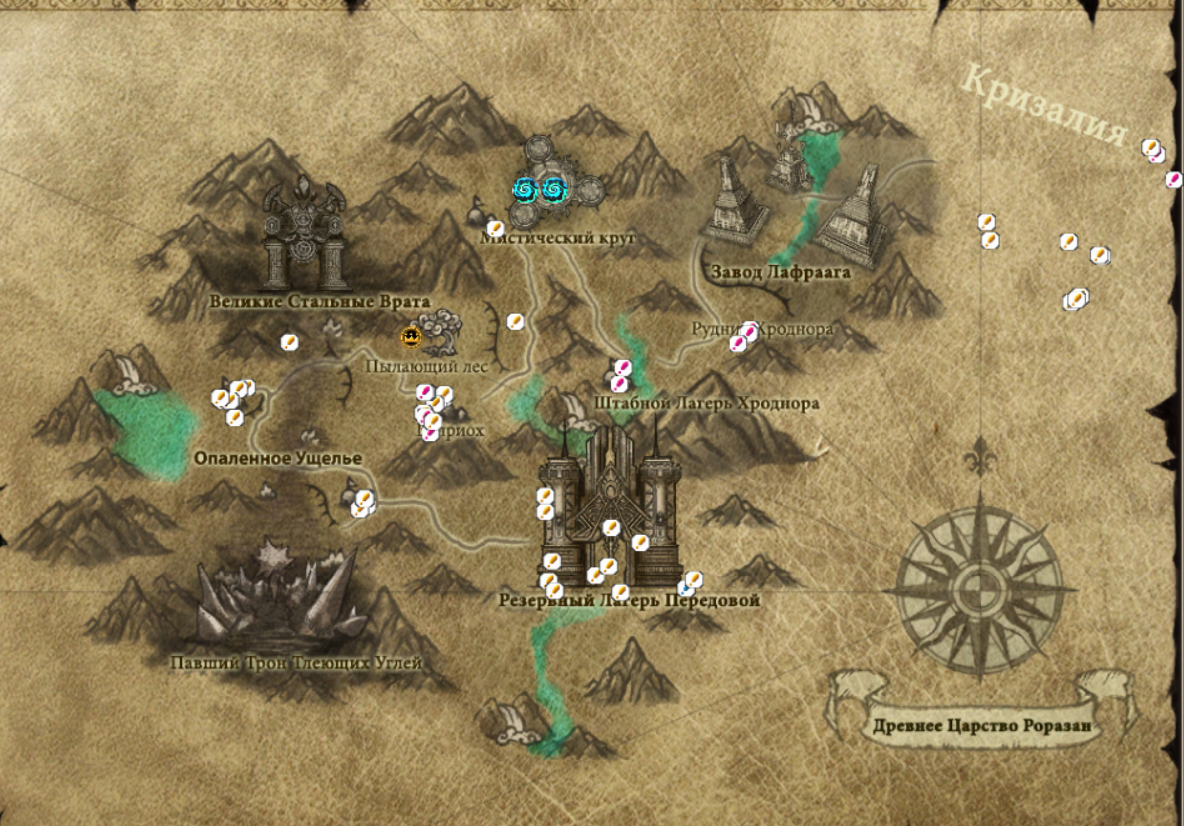Select the right cyan swirl portal marker
Viewport: 1184px width, 826px height.
pos(553,188)
